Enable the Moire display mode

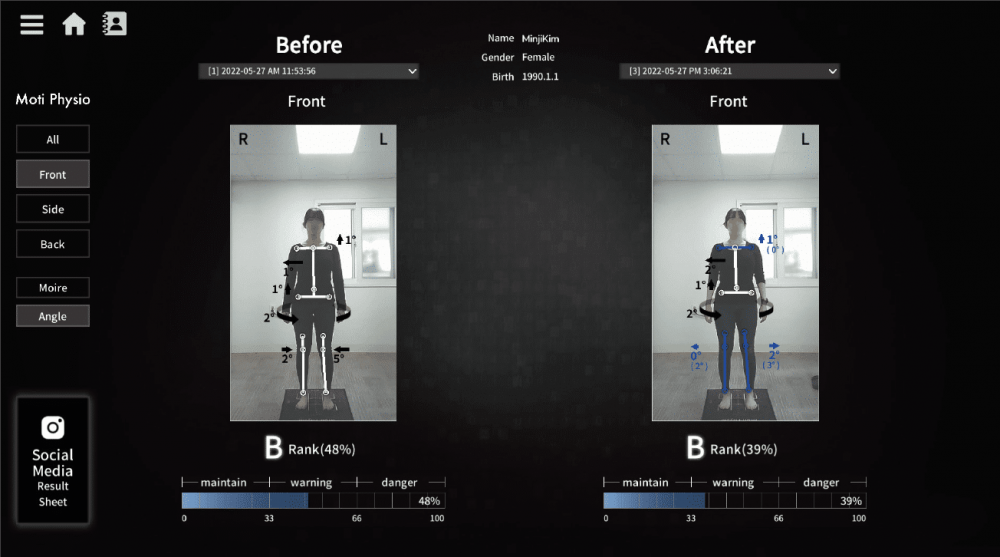[x=53, y=288]
